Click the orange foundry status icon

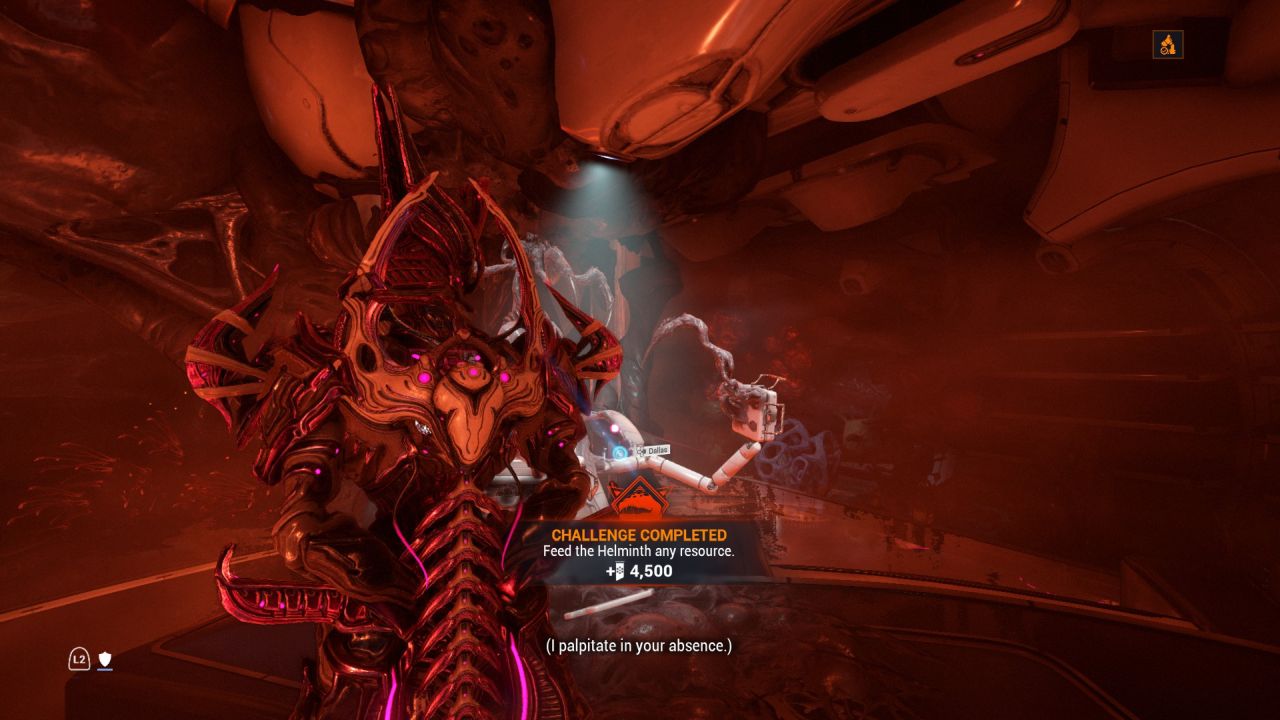coord(1167,44)
